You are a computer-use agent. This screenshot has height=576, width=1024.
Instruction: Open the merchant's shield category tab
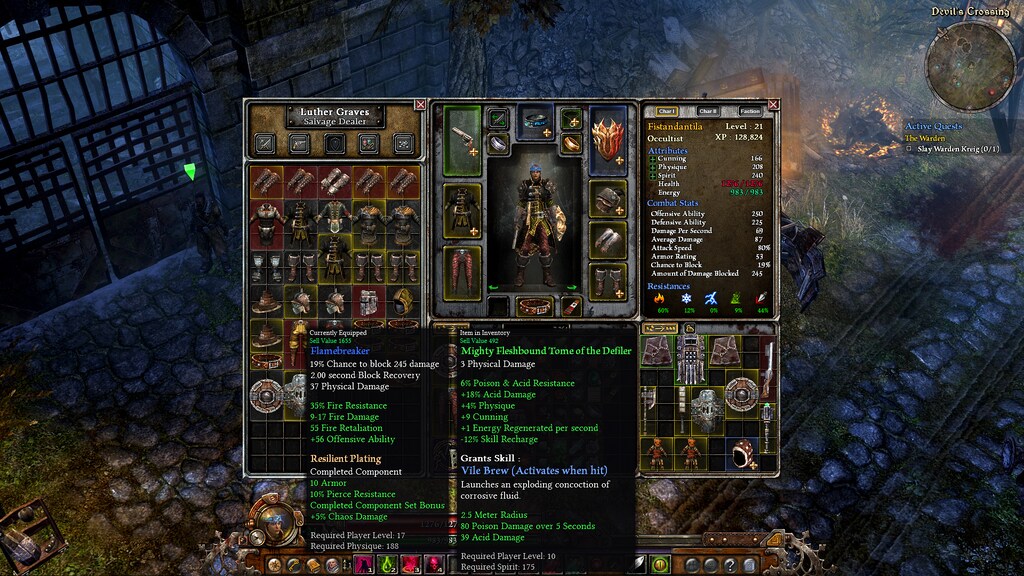tap(335, 143)
